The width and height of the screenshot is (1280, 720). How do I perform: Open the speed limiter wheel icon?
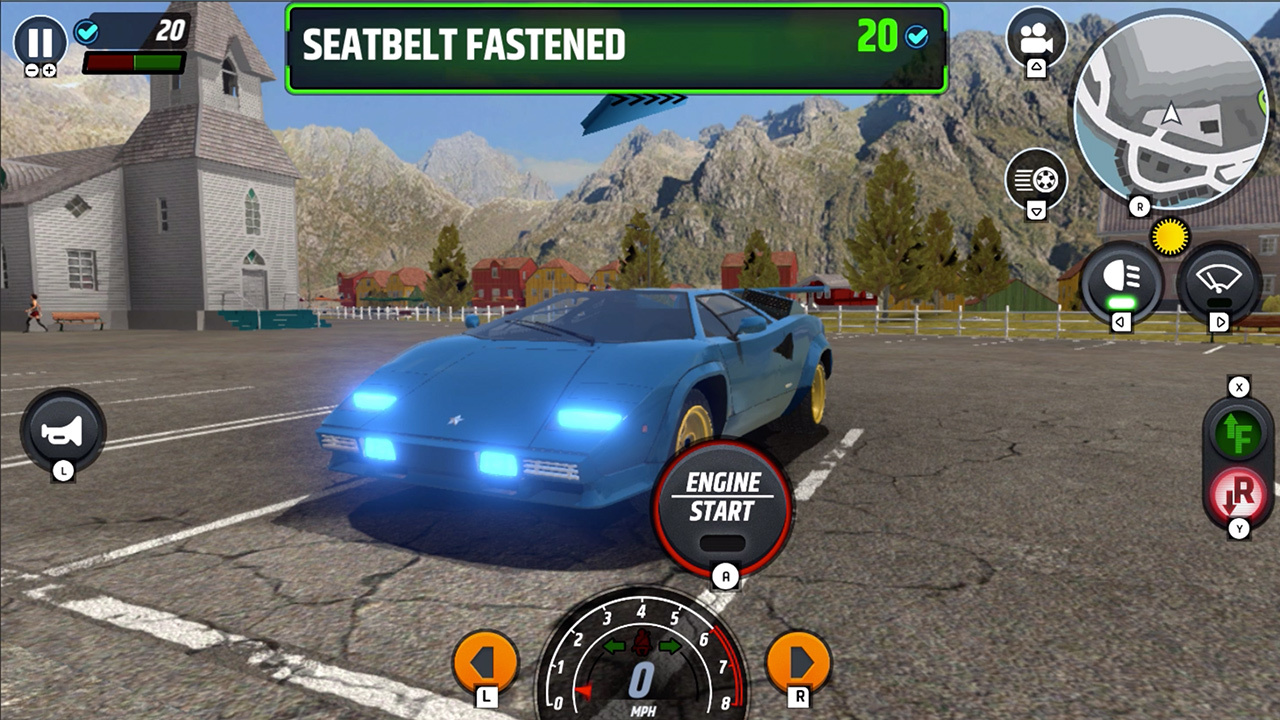(x=1036, y=180)
